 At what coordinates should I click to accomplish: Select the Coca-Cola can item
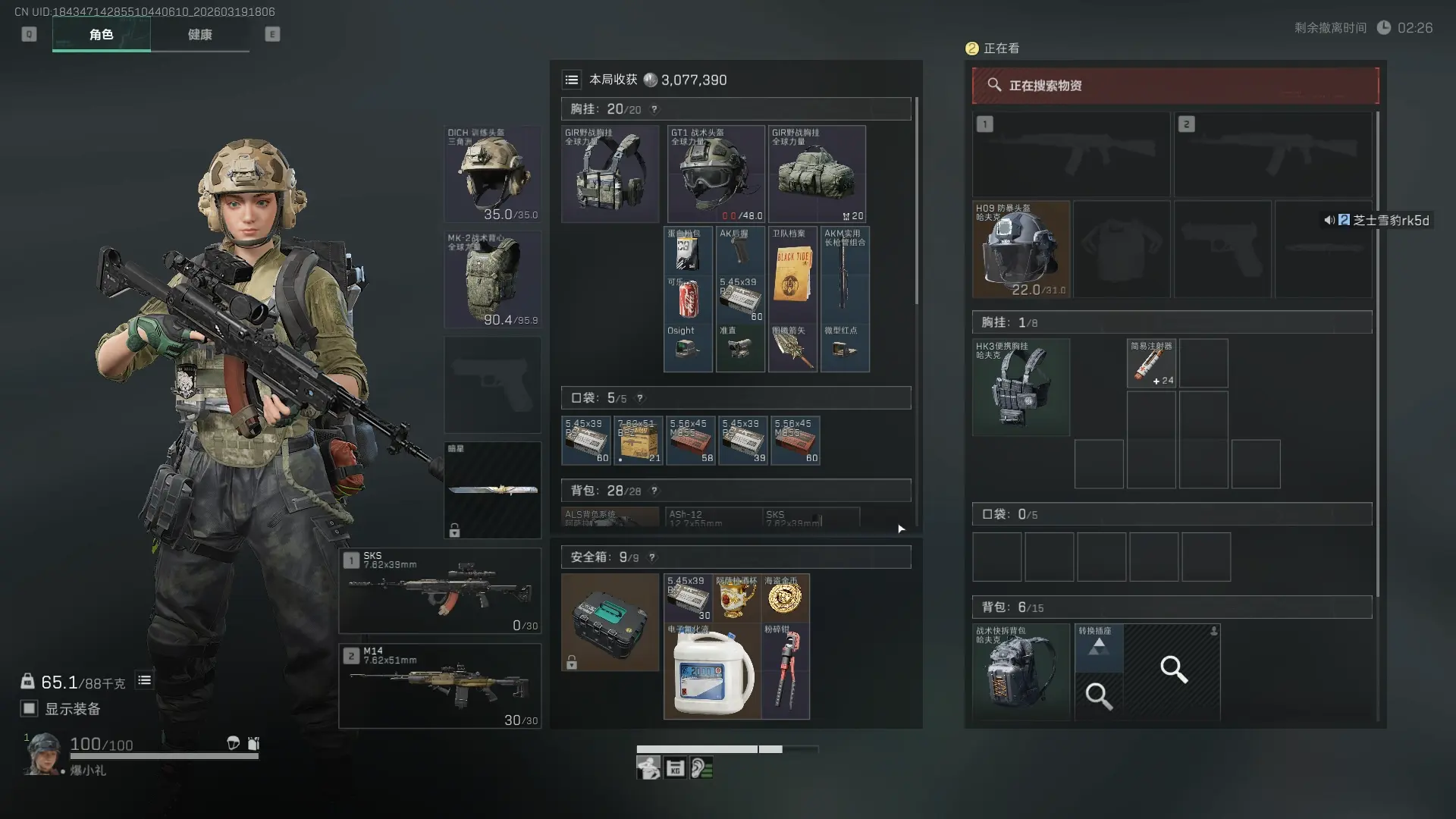coord(688,299)
